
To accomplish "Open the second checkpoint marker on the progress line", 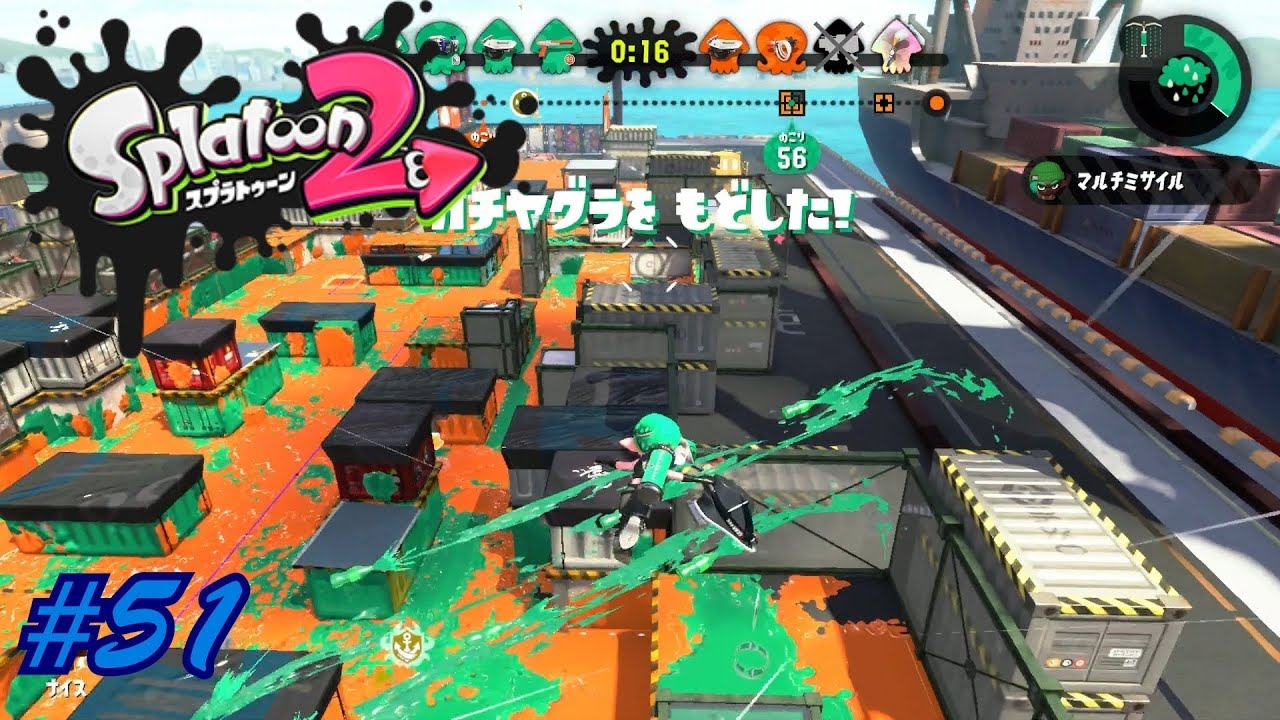I will coord(883,100).
